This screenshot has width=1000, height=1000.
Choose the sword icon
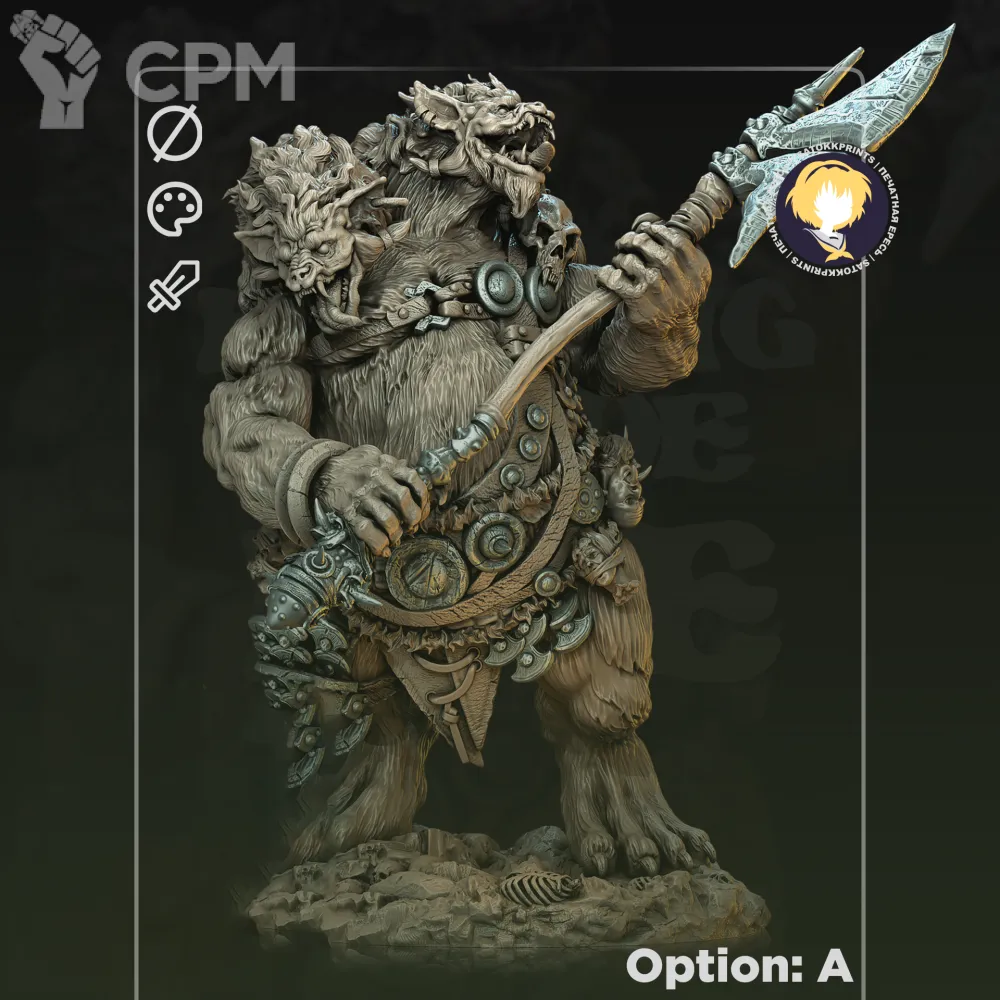175,286
